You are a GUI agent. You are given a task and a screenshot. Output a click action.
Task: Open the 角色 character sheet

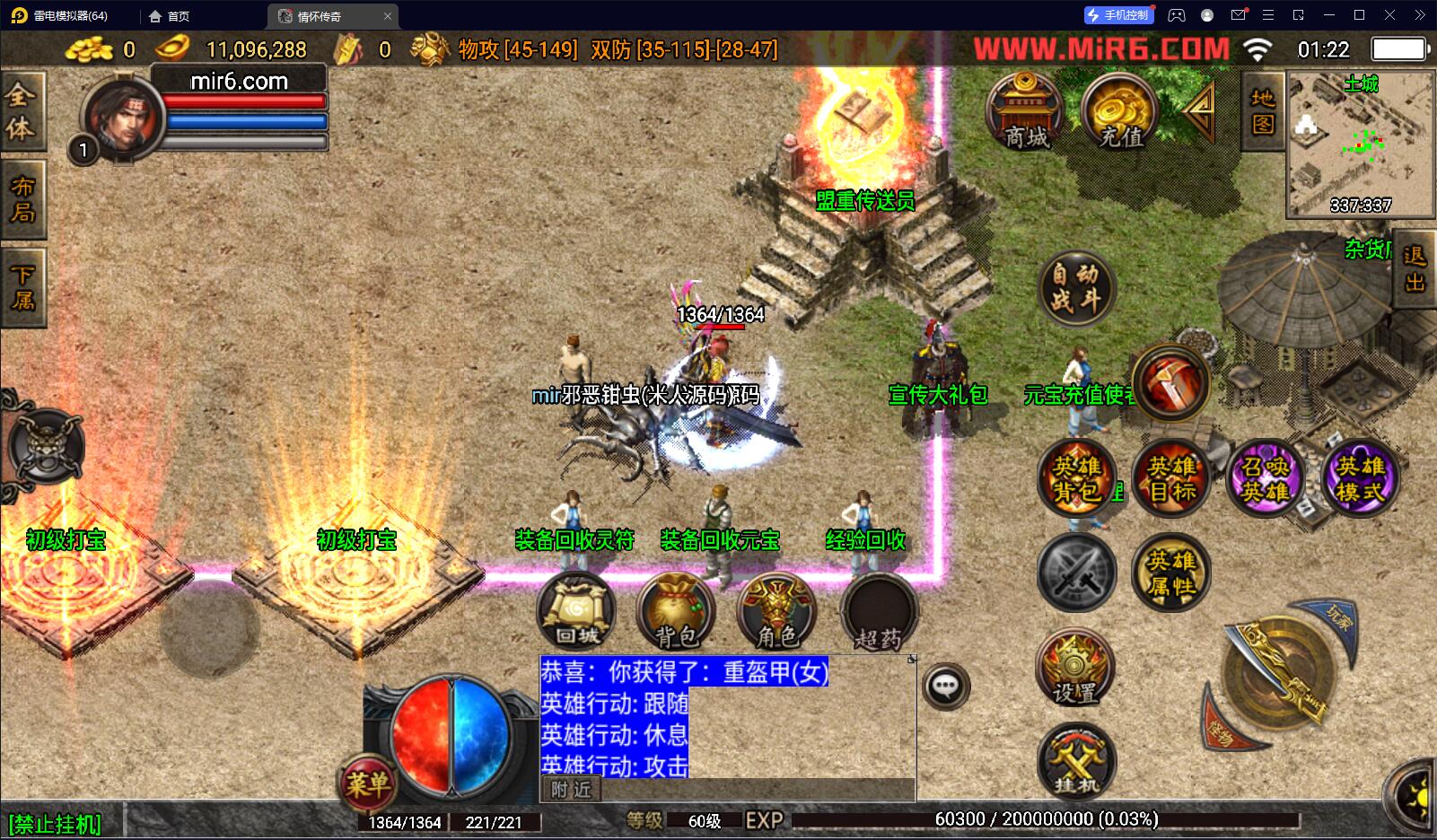click(x=776, y=612)
